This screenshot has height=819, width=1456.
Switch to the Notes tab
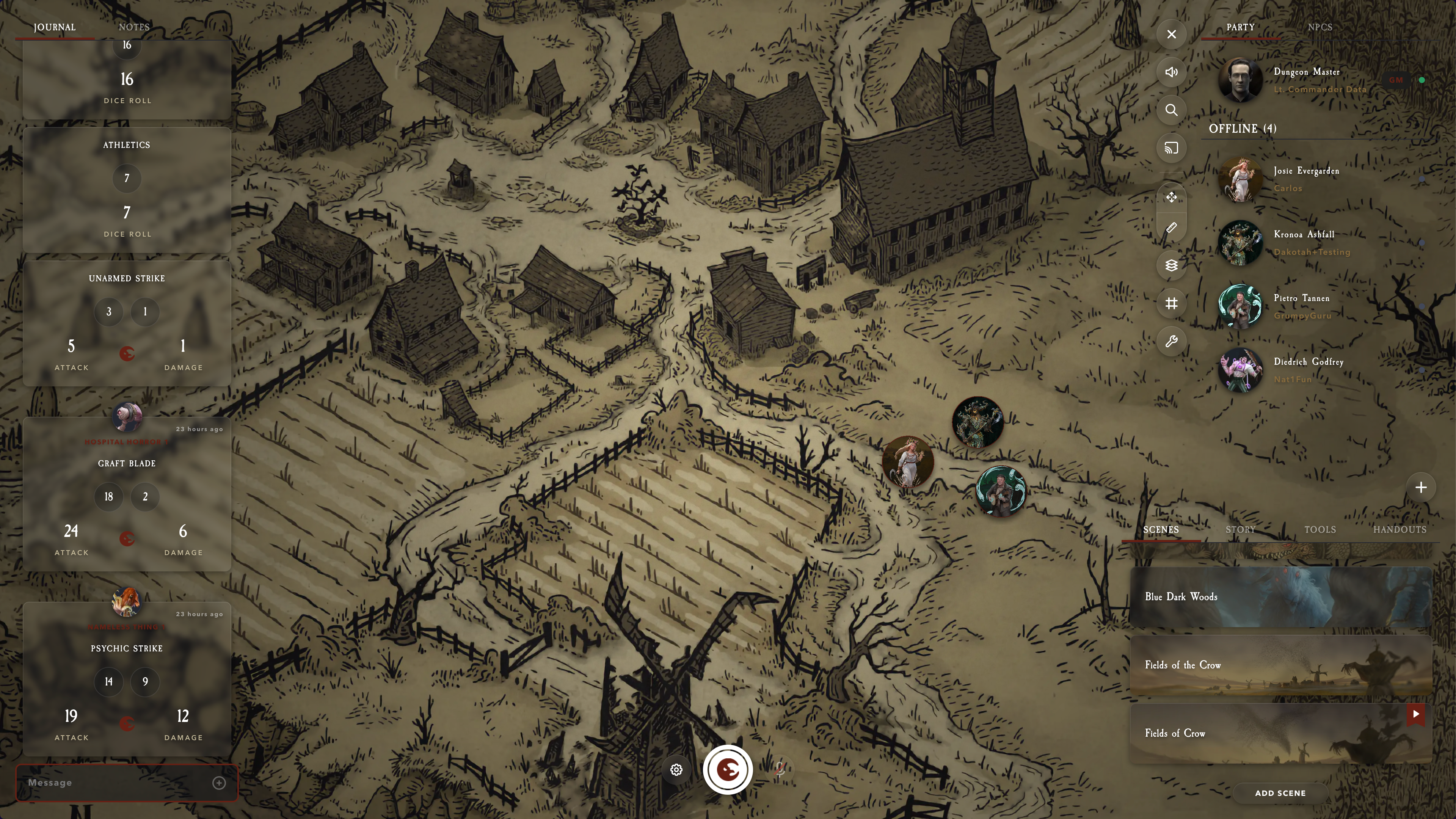(134, 27)
